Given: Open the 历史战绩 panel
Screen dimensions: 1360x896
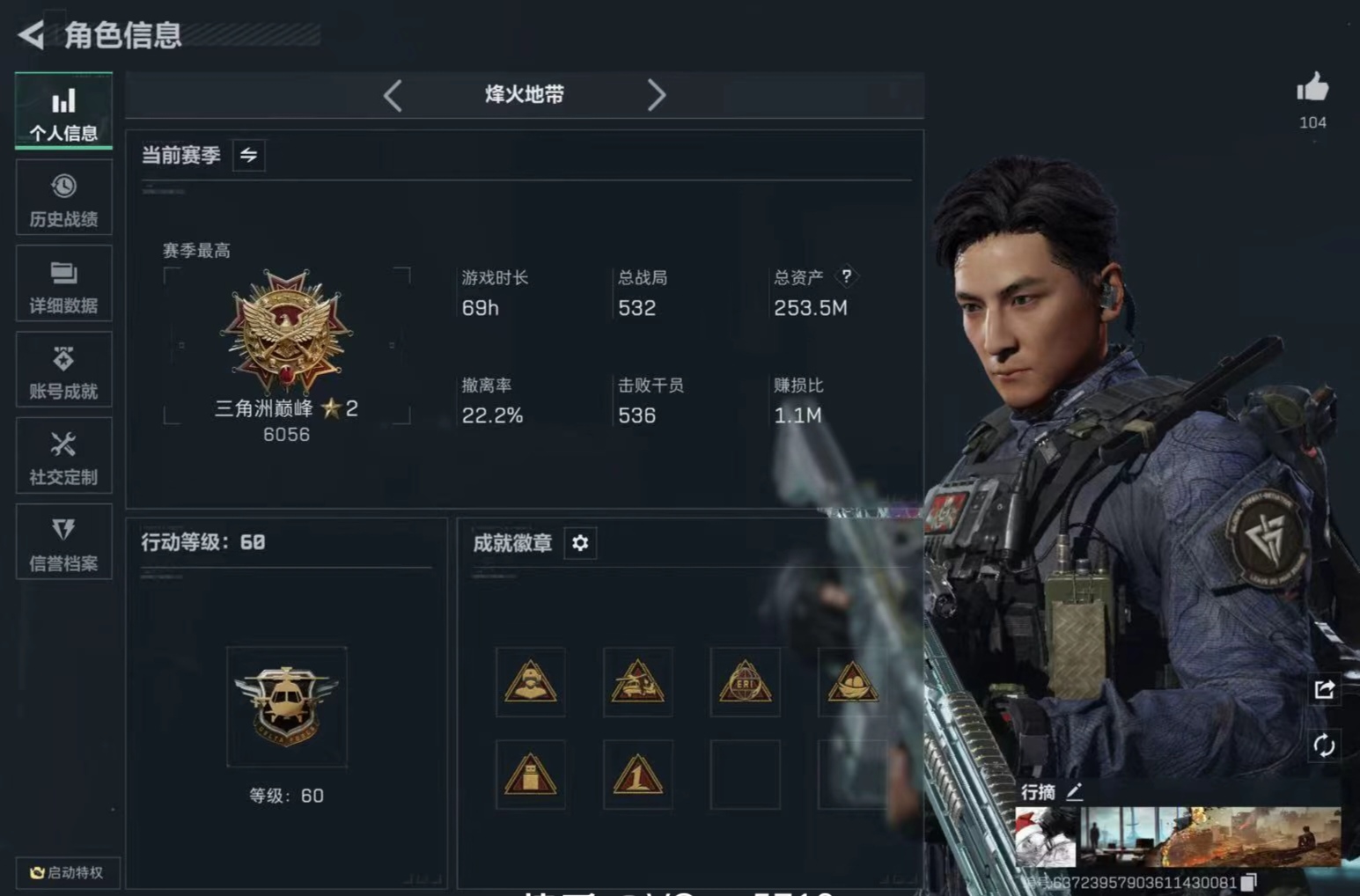Looking at the screenshot, I should [62, 197].
